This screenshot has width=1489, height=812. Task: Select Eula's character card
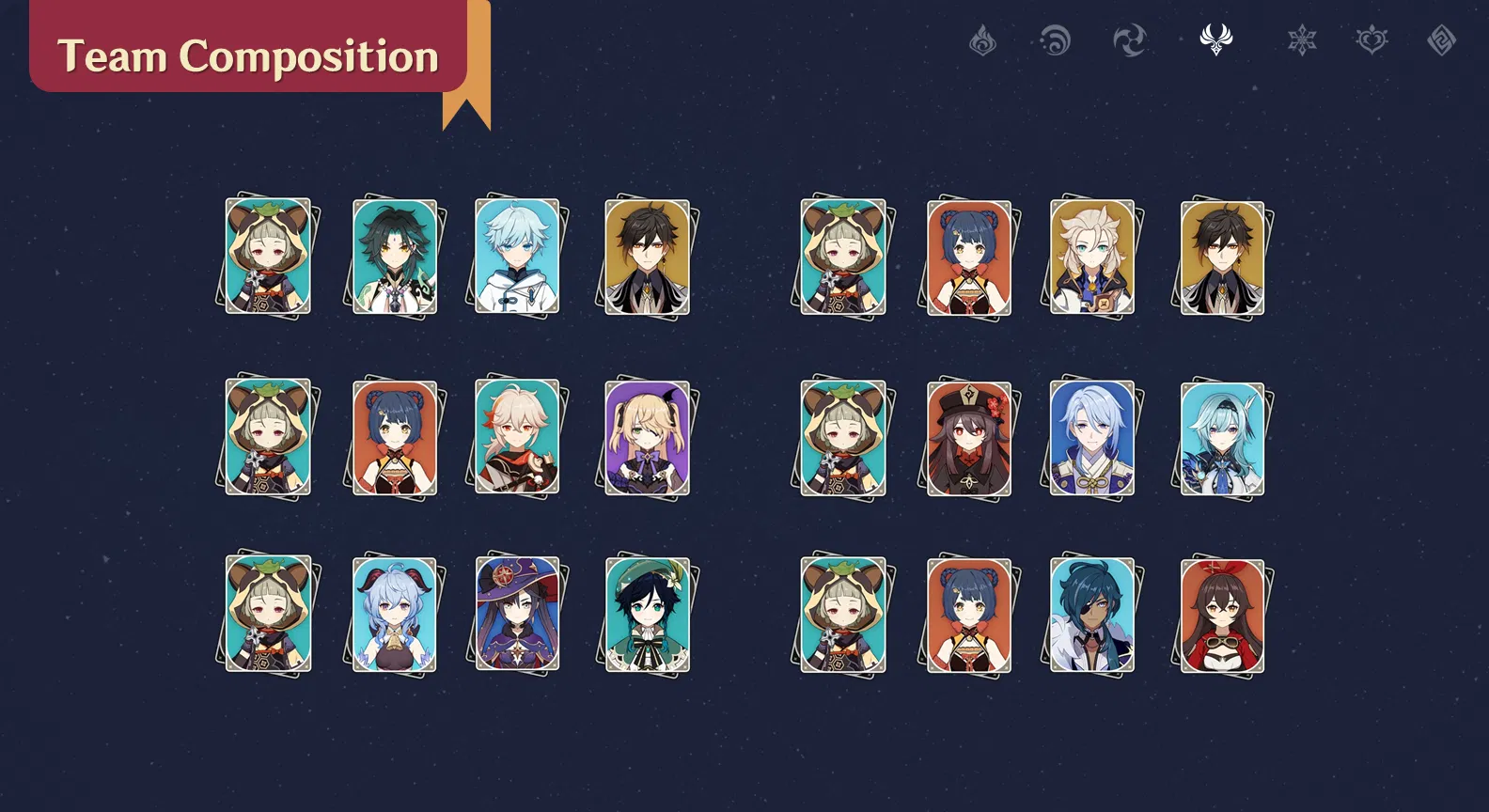pos(1219,435)
